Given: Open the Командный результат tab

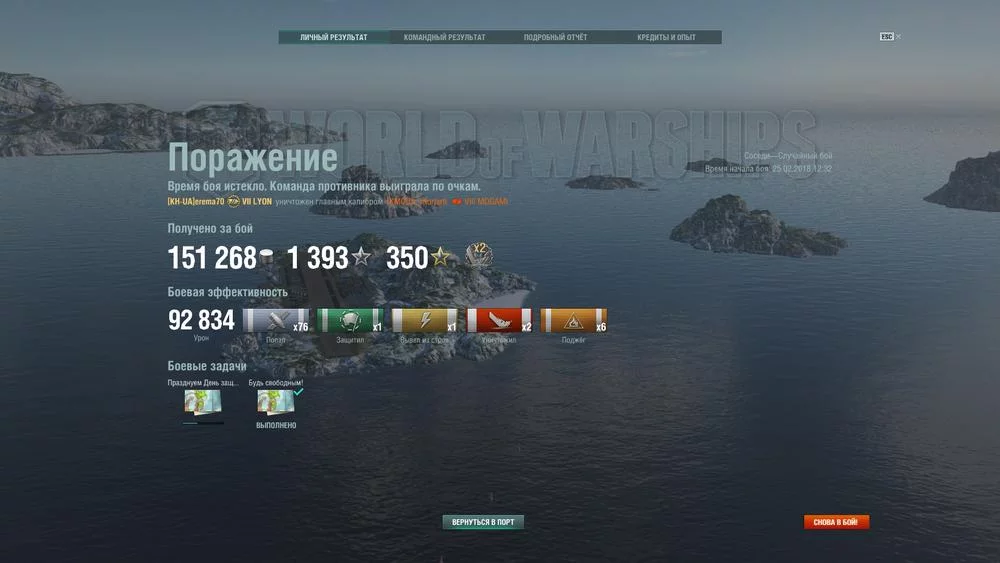Looking at the screenshot, I should click(445, 38).
